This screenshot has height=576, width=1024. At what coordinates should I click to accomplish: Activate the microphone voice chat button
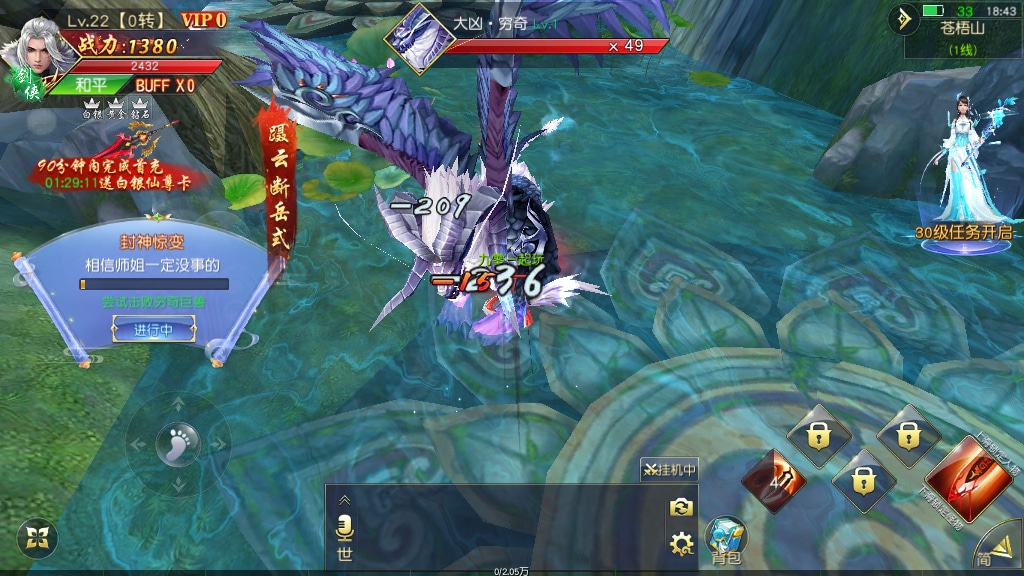pyautogui.click(x=345, y=526)
